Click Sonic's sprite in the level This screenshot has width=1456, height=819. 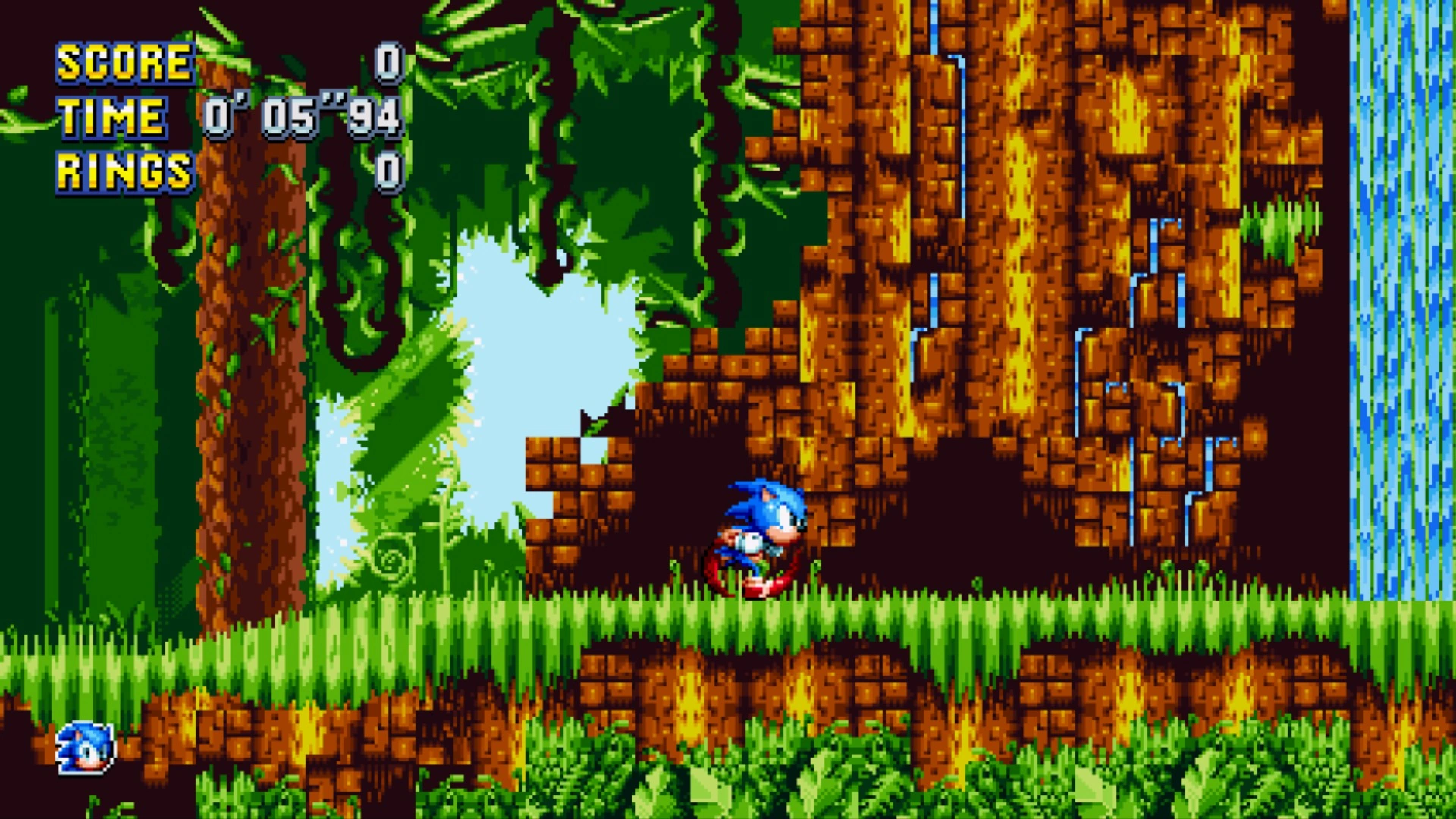(758, 531)
